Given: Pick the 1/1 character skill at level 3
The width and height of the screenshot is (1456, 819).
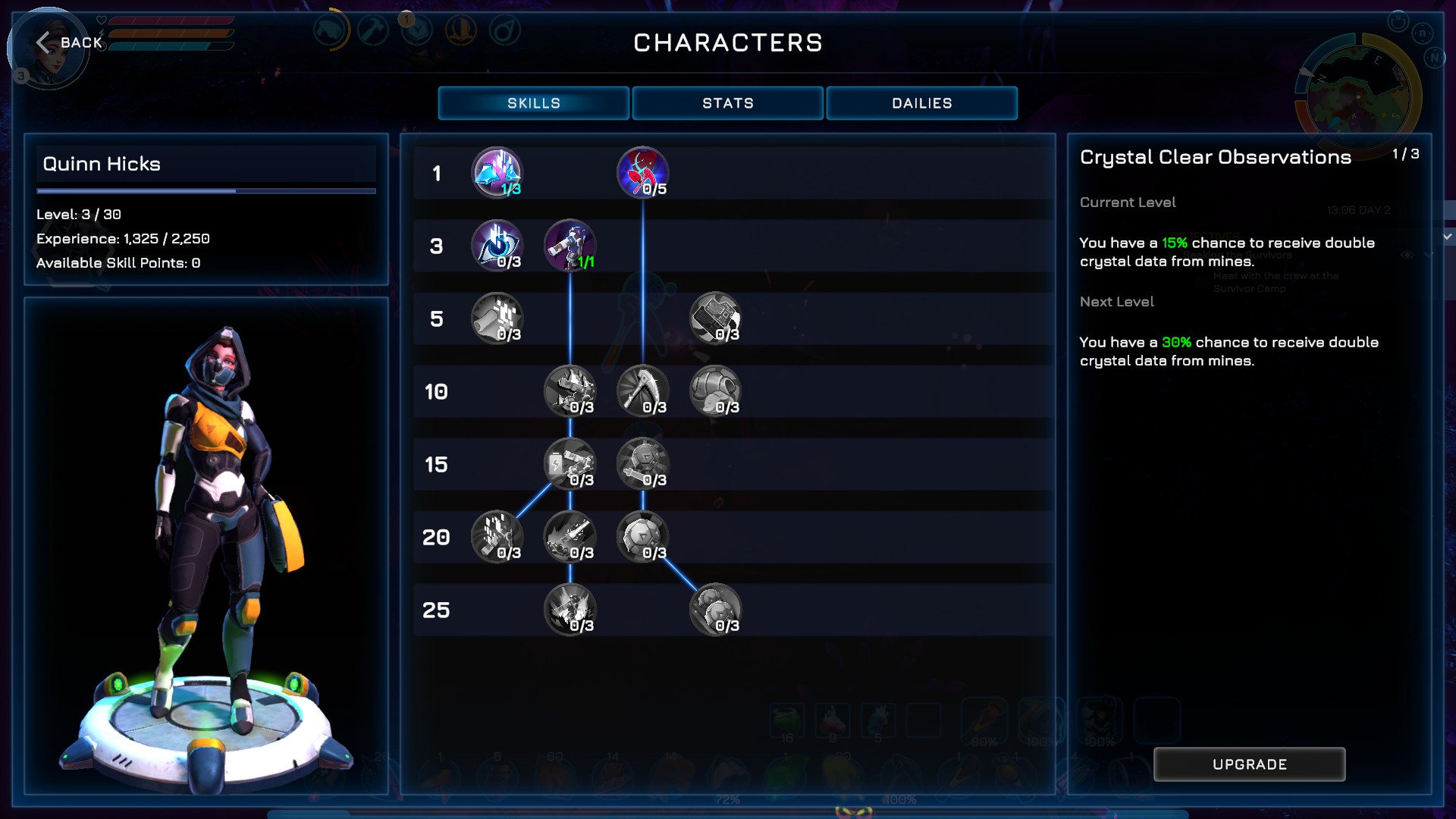Looking at the screenshot, I should coord(570,245).
